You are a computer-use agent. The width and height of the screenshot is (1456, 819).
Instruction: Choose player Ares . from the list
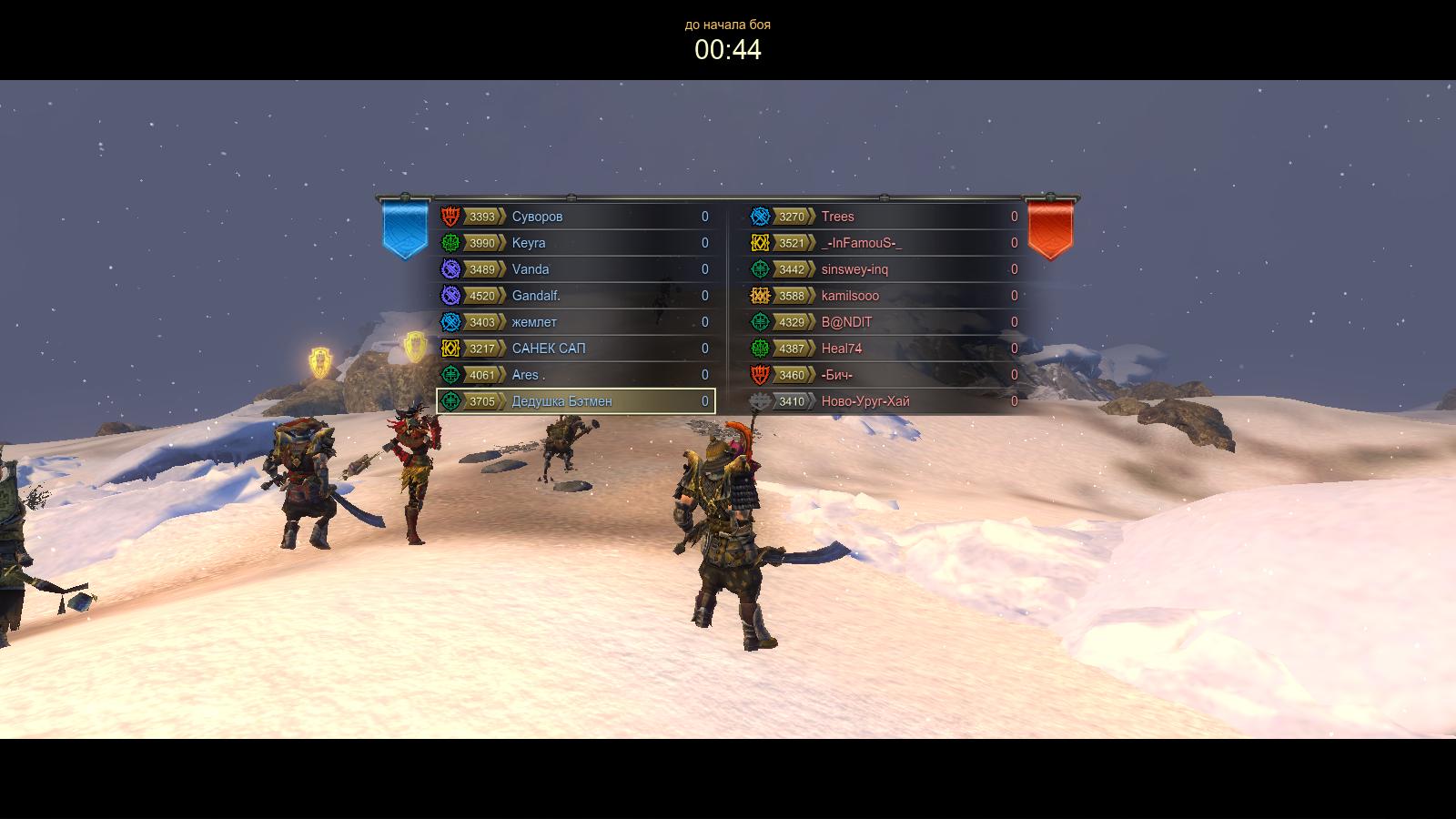[575, 375]
